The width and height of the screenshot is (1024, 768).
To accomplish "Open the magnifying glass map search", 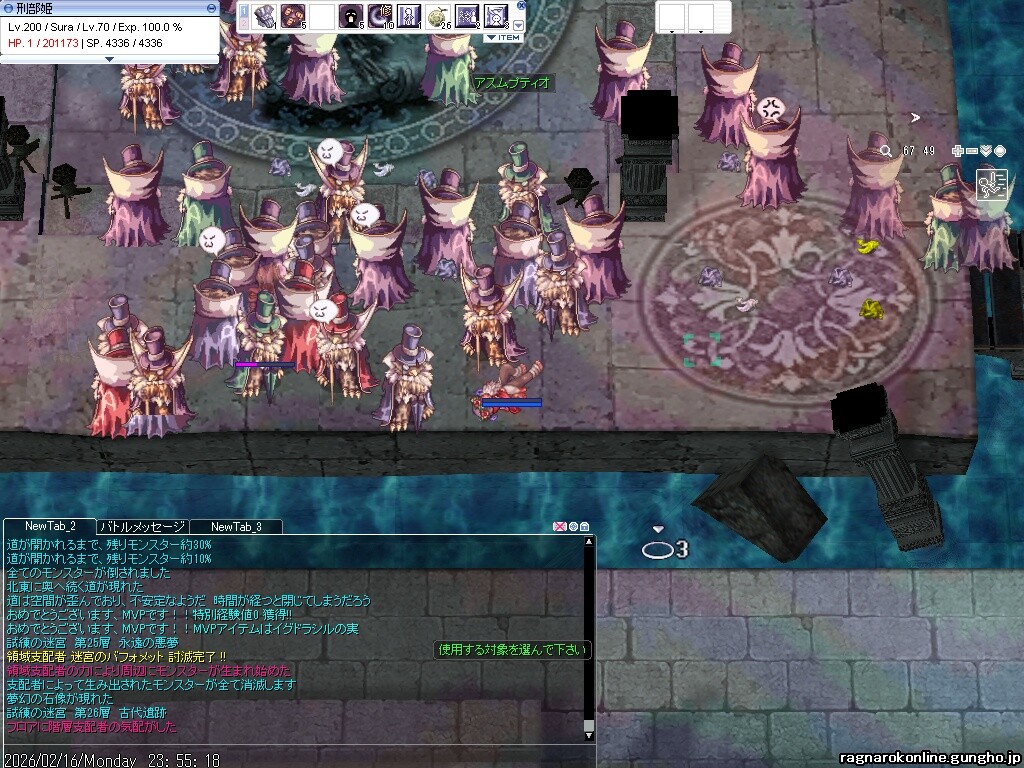I will 886,151.
